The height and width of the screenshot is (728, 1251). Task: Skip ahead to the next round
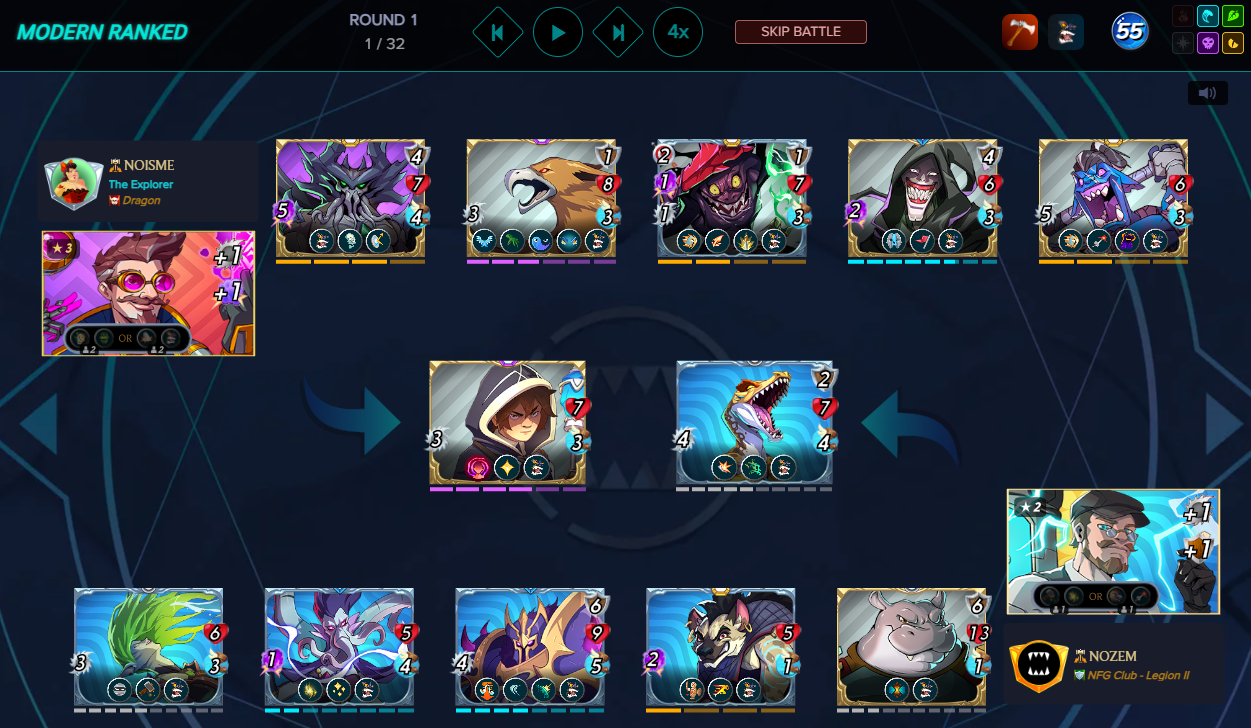pos(618,33)
